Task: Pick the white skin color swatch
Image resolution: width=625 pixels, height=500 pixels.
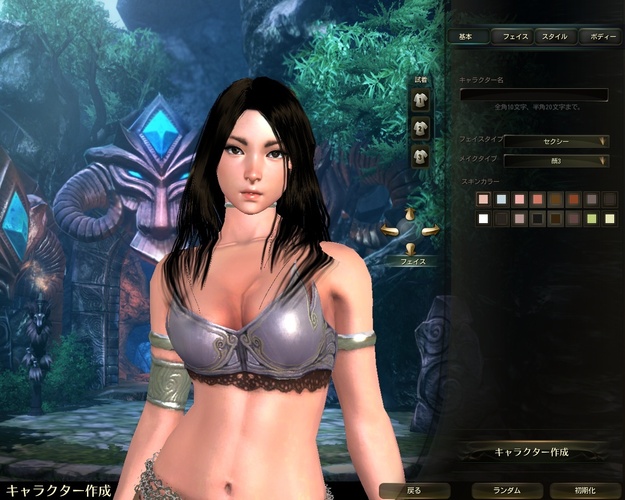Action: [x=484, y=219]
